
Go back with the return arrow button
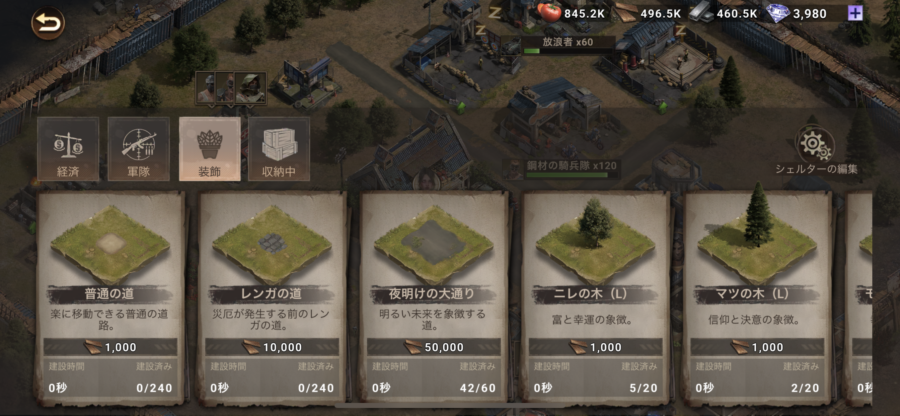click(47, 22)
